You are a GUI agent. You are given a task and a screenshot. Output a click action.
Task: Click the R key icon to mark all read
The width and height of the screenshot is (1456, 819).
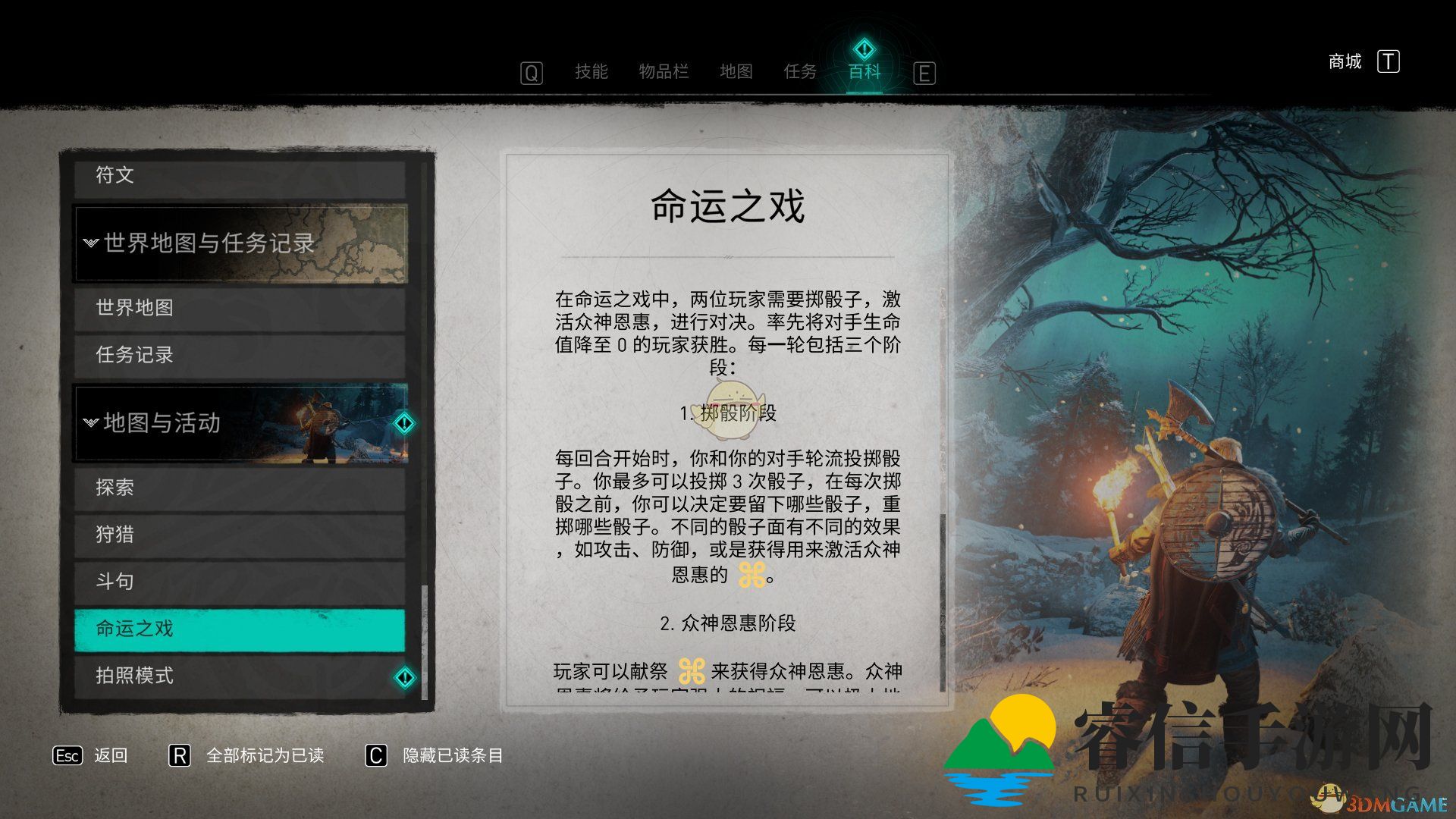(x=180, y=755)
